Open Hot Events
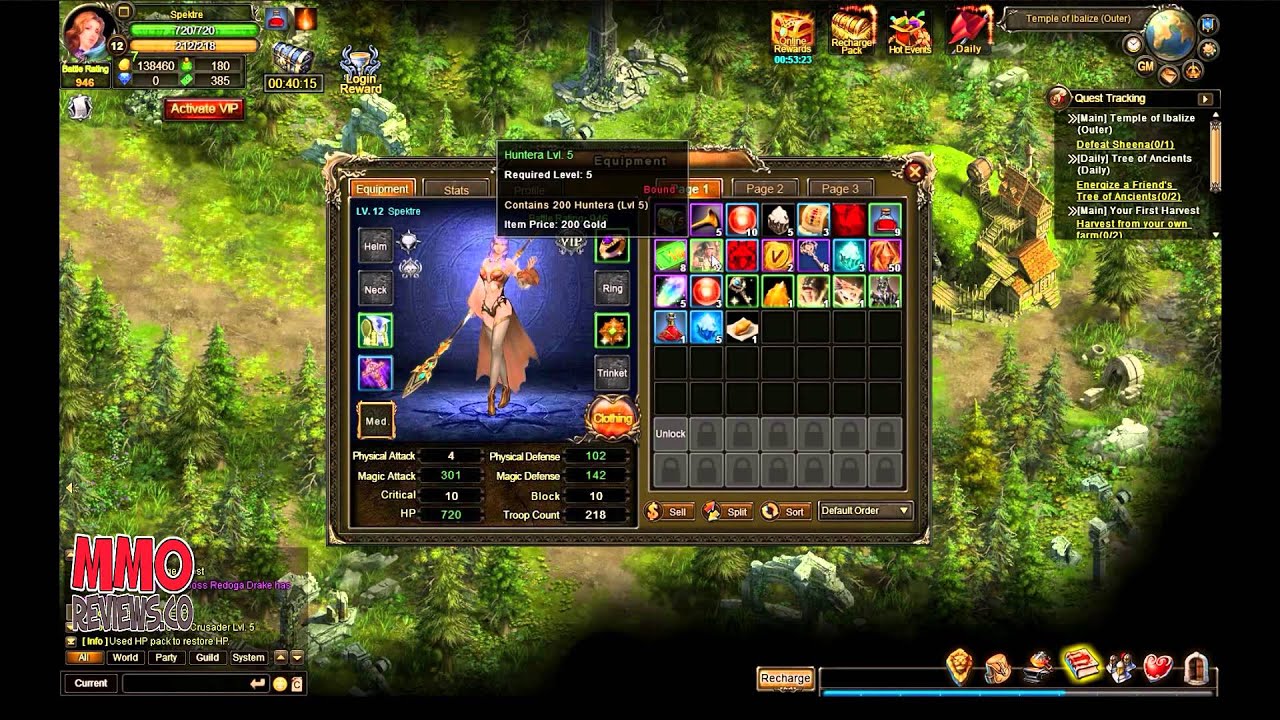The width and height of the screenshot is (1280, 720). [x=909, y=32]
